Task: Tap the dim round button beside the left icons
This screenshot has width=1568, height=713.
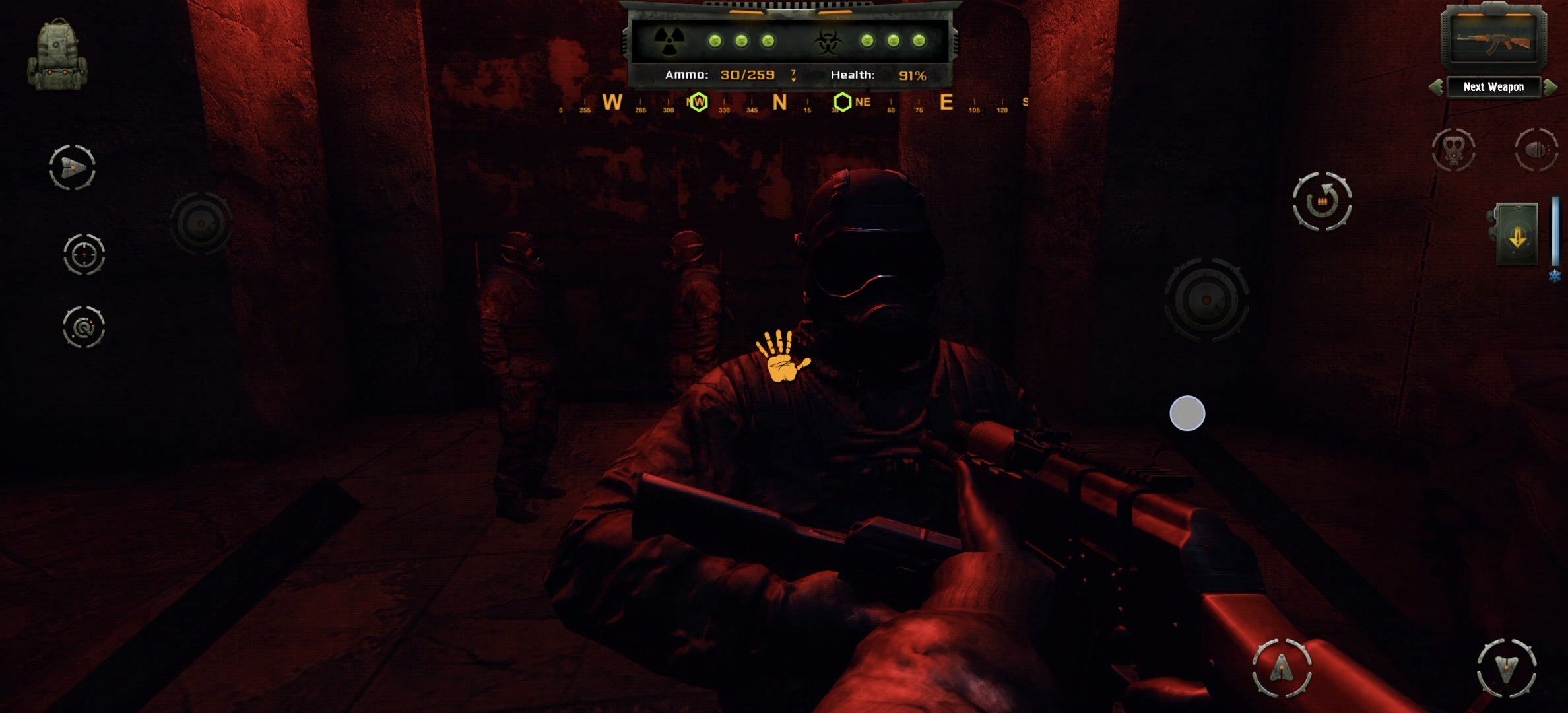Action: pyautogui.click(x=201, y=224)
